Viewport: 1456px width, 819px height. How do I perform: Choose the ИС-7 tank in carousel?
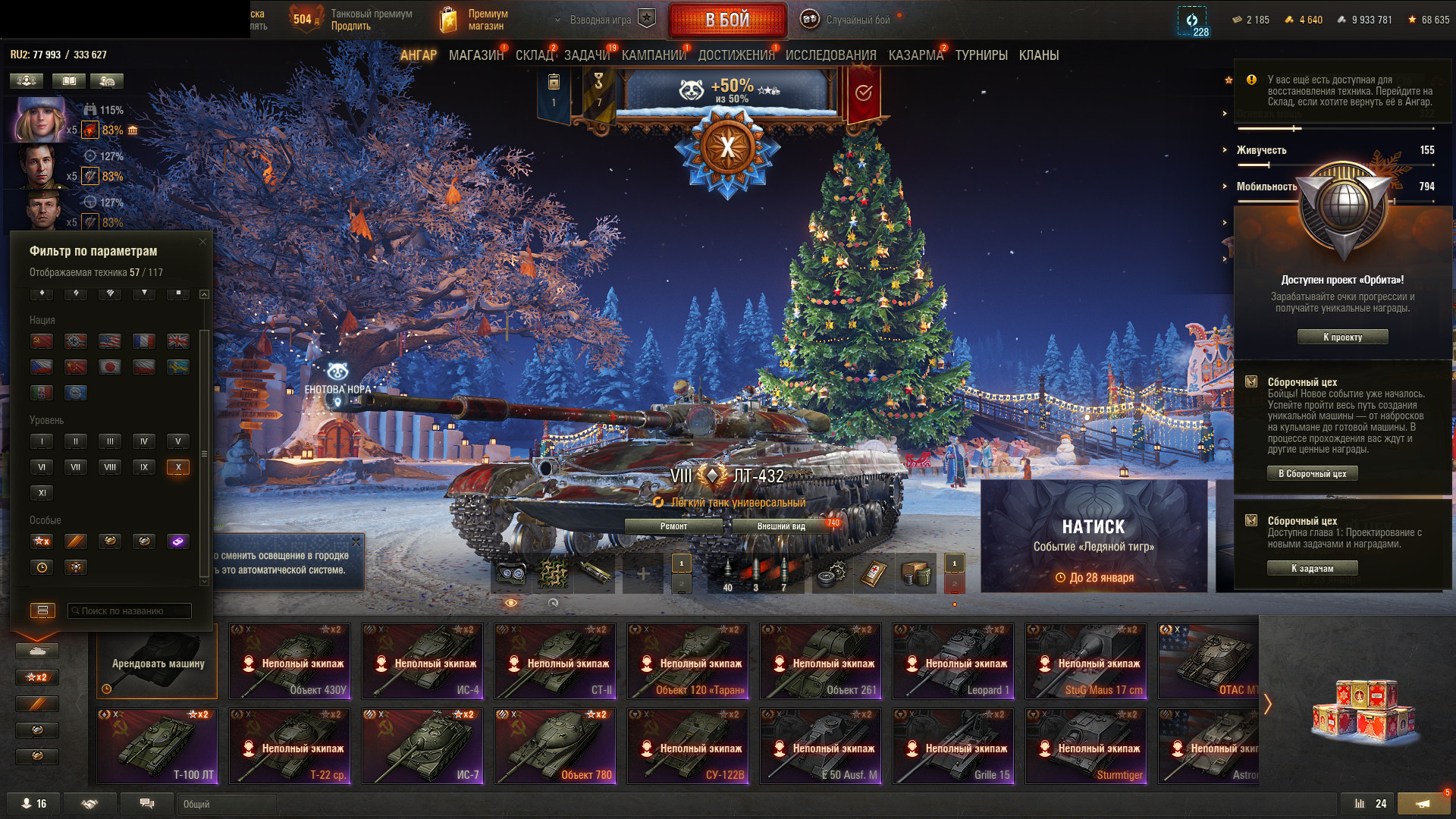click(422, 746)
